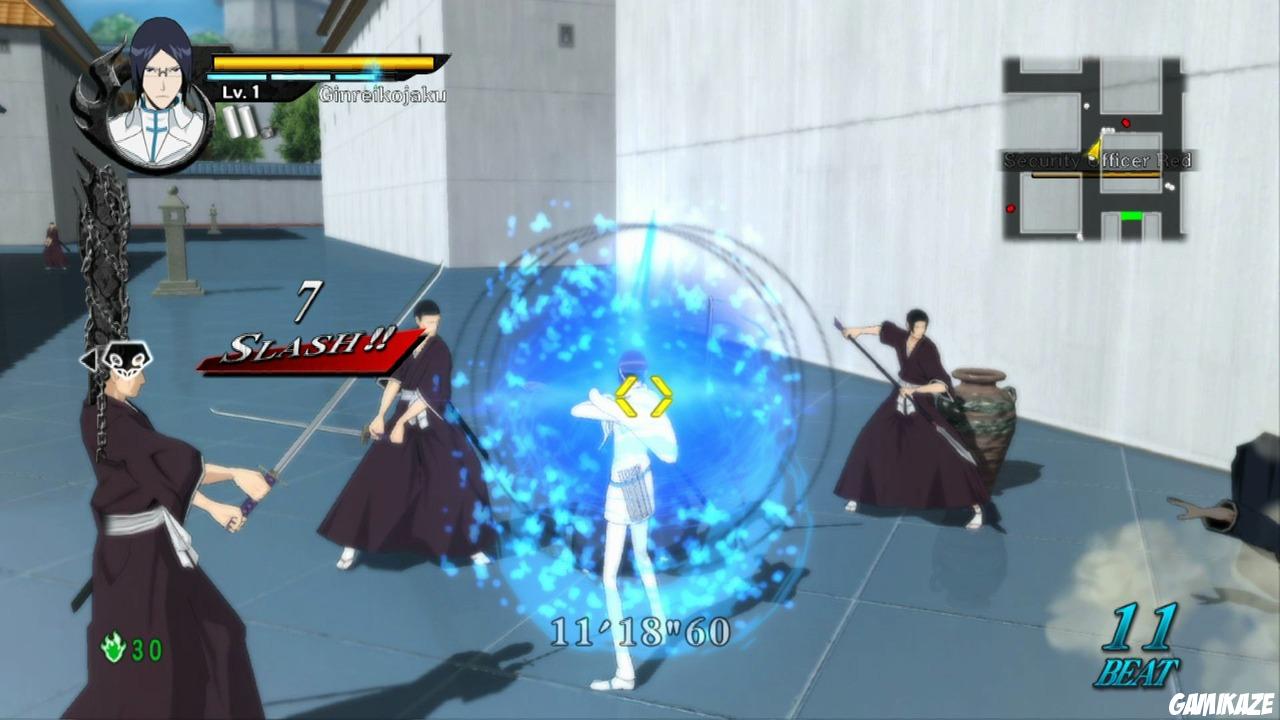Select a red enemy dot on the minimap
This screenshot has width=1280, height=720.
[x=1126, y=123]
